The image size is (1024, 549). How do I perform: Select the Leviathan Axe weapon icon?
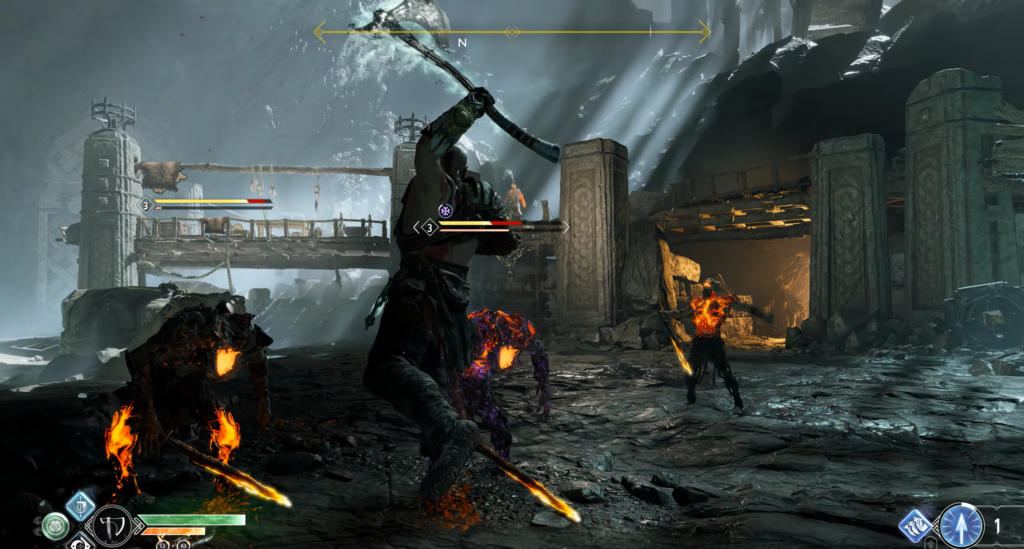110,524
